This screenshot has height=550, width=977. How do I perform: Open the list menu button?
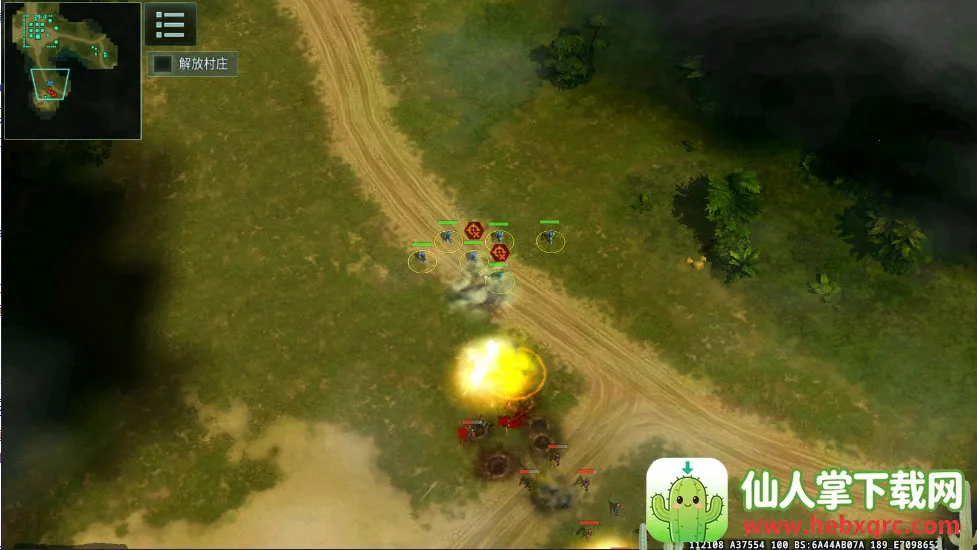[170, 24]
